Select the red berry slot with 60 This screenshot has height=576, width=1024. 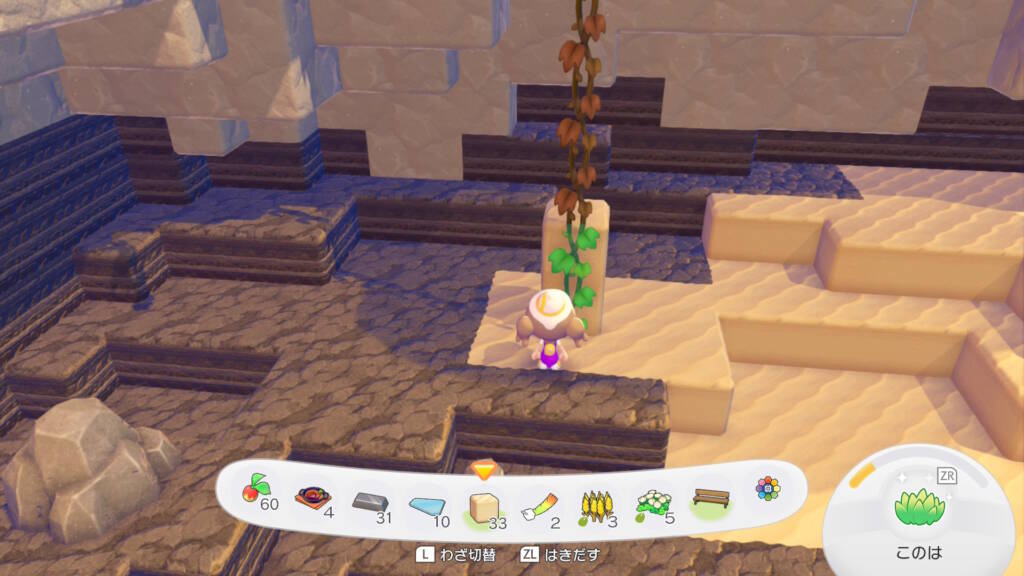[x=257, y=494]
